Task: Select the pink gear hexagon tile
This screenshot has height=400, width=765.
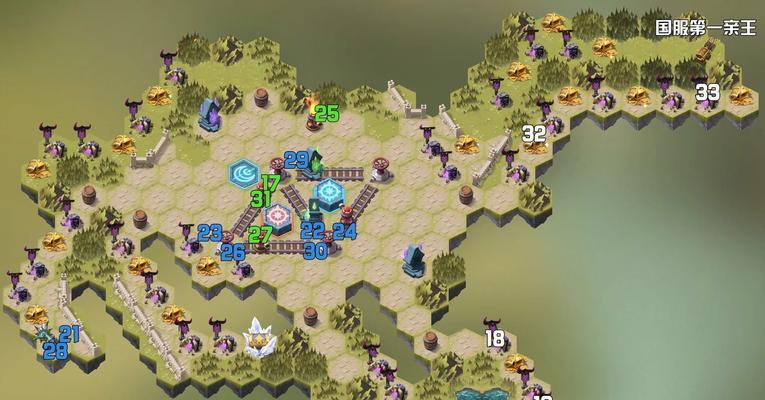Action: (278, 214)
